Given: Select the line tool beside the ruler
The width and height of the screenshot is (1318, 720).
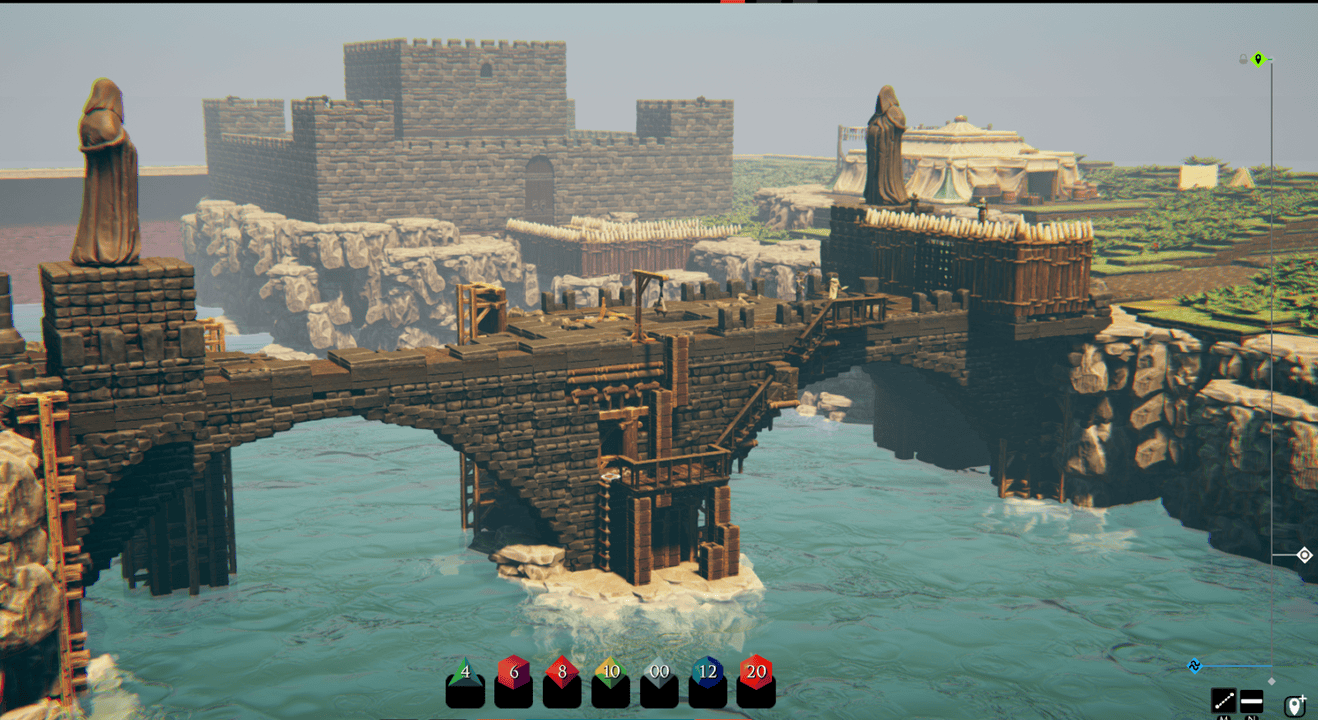Looking at the screenshot, I should point(1251,701).
